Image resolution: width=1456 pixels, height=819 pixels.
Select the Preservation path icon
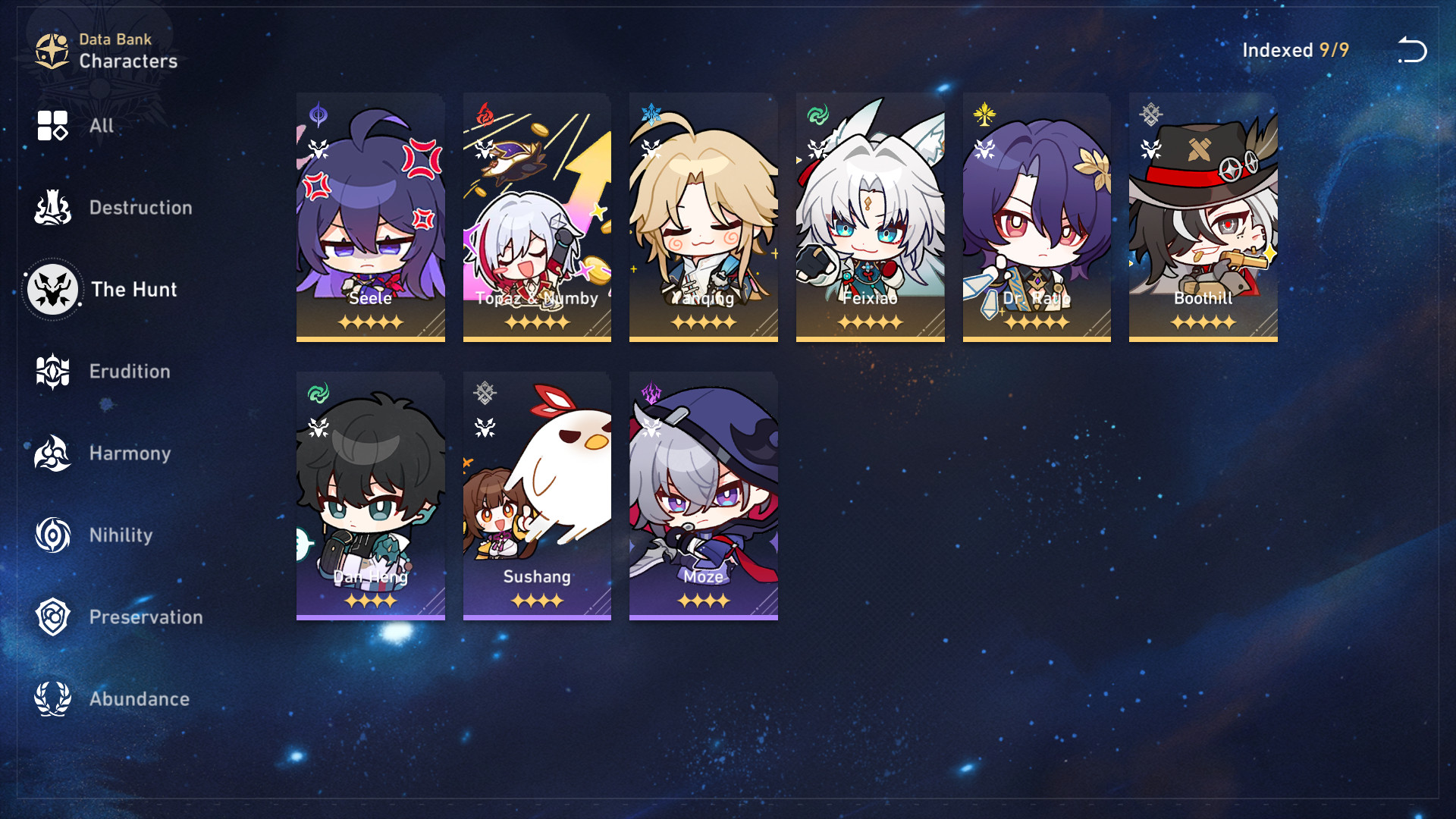coord(51,617)
